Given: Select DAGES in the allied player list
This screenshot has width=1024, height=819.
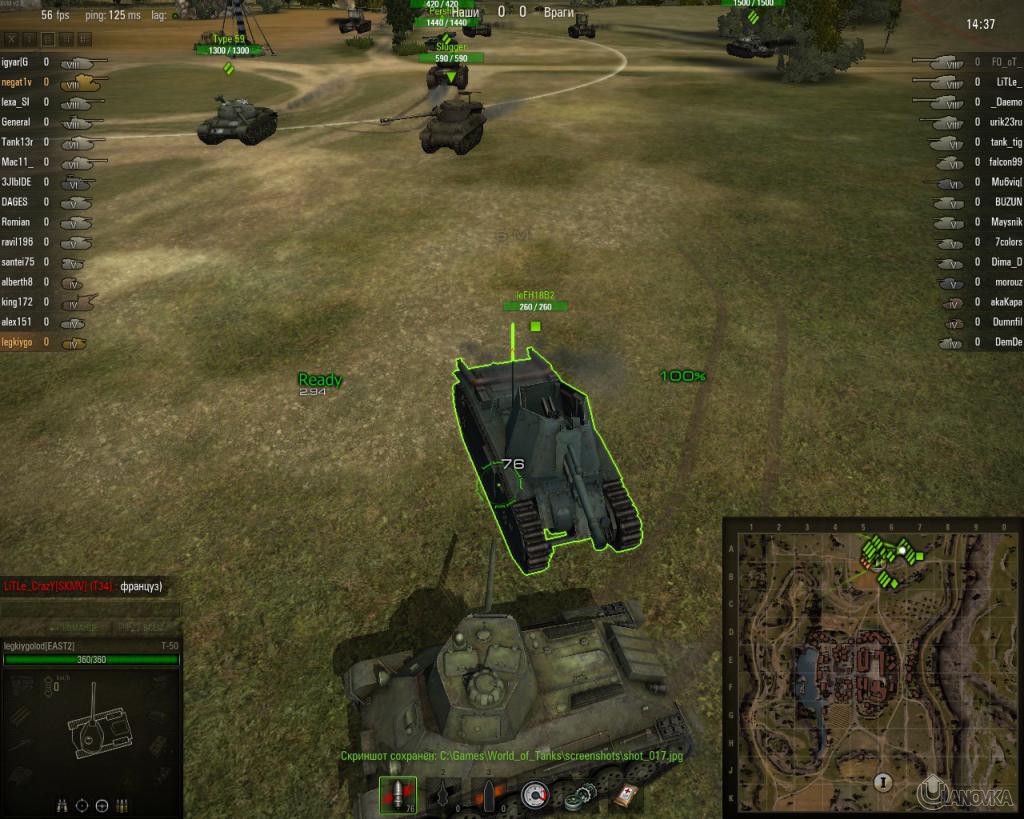Looking at the screenshot, I should pyautogui.click(x=15, y=202).
